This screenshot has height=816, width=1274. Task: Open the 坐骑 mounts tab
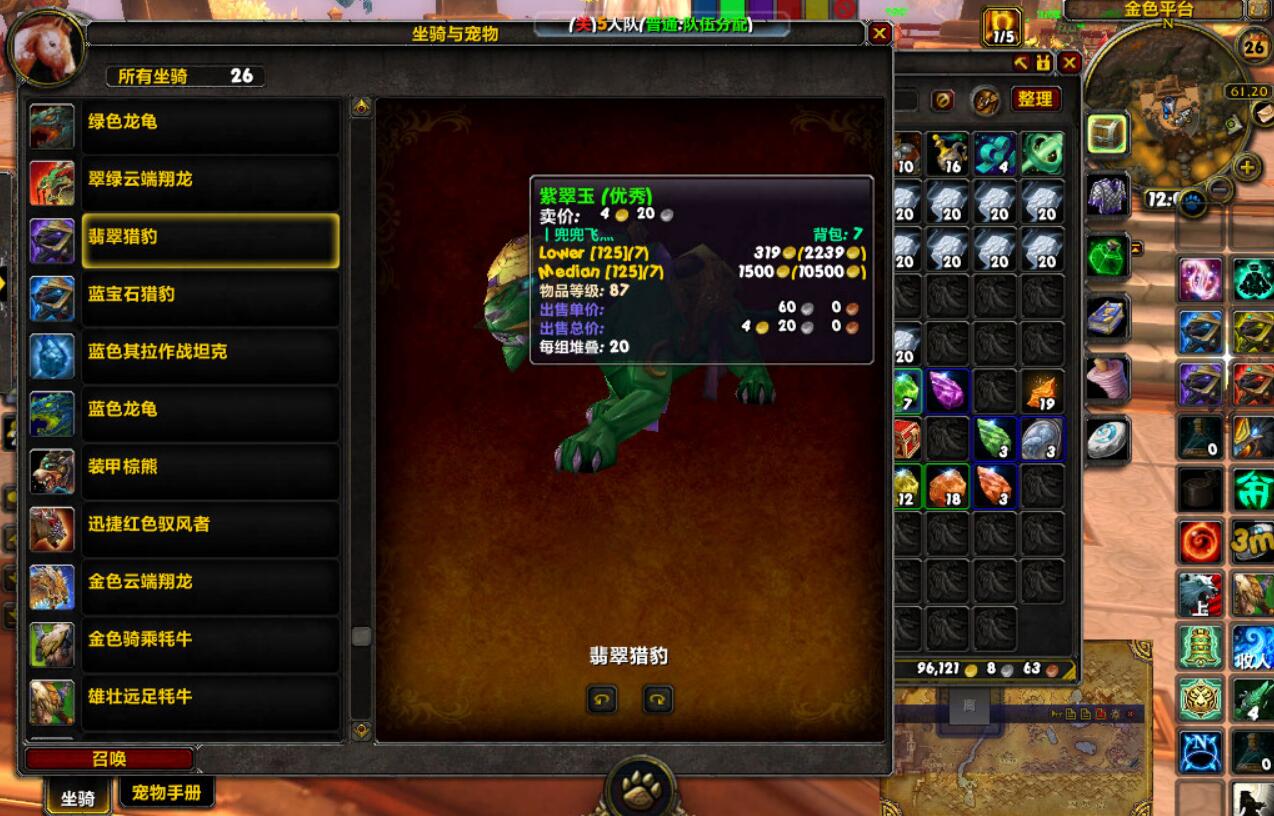[x=78, y=798]
